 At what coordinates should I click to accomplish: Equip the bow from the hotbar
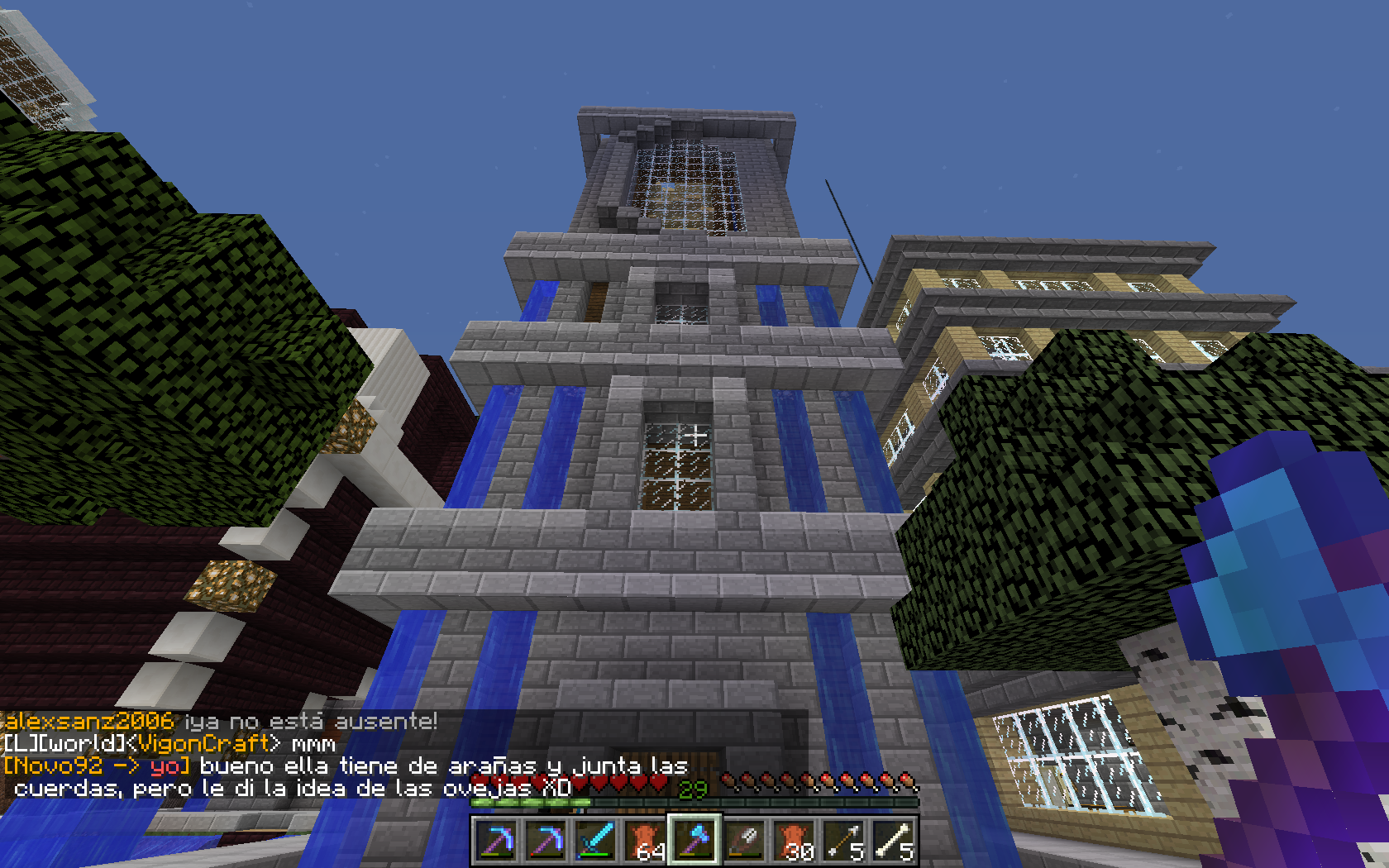point(744,841)
